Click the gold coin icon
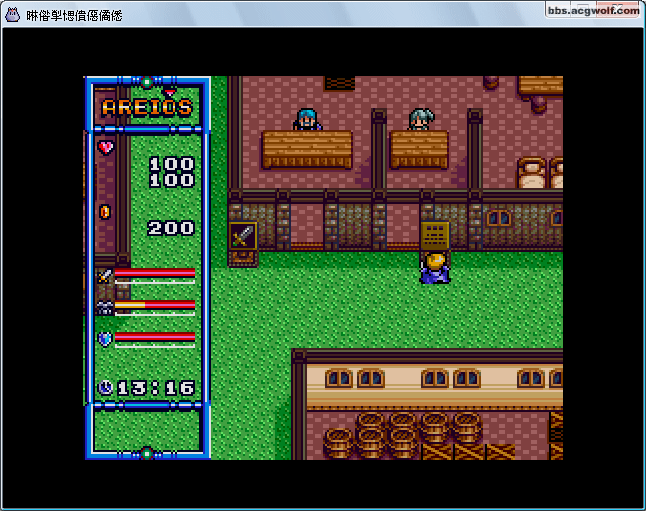The image size is (646, 511). tap(104, 212)
